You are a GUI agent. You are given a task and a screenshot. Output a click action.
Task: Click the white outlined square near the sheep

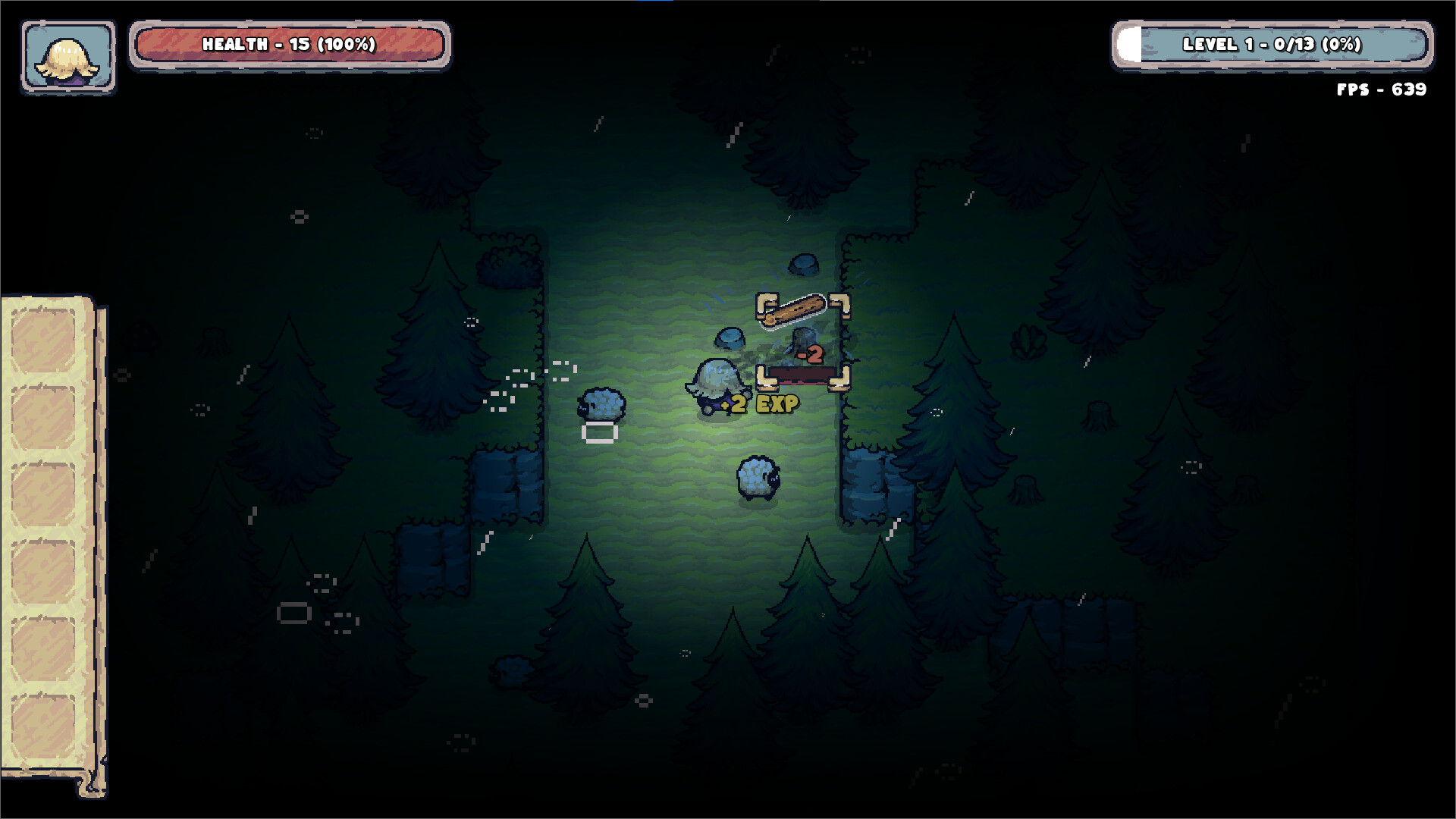point(599,432)
